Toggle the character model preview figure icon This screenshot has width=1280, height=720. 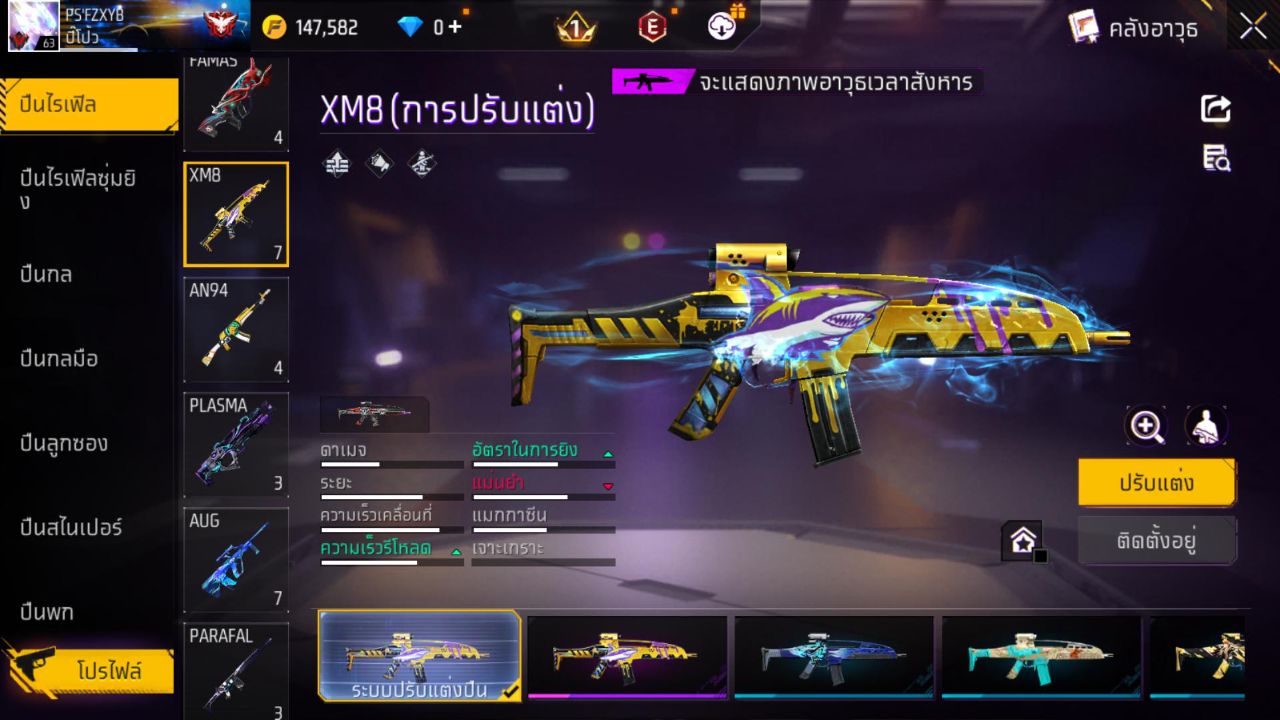point(1205,425)
